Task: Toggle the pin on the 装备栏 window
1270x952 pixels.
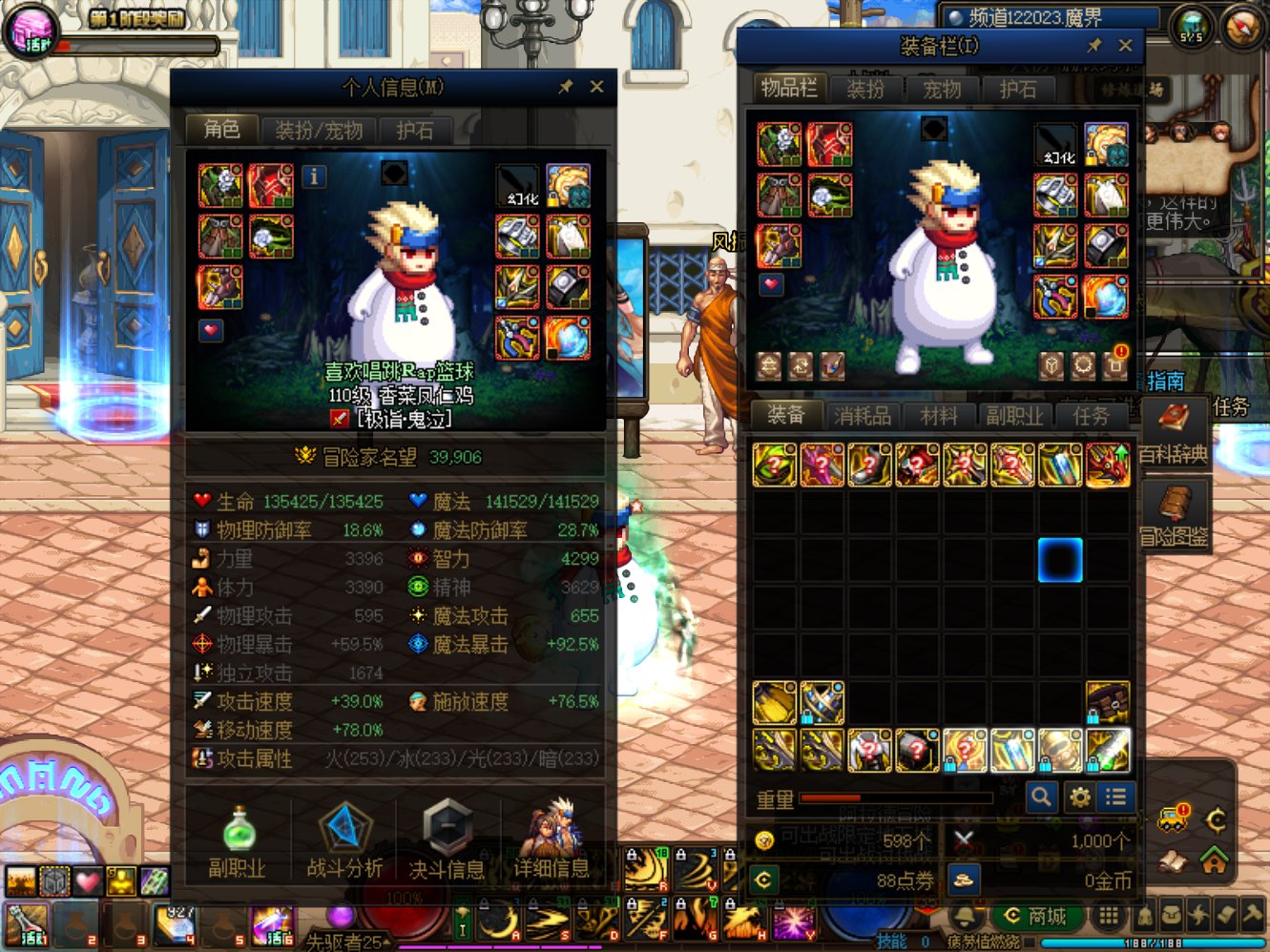Action: click(x=1095, y=44)
